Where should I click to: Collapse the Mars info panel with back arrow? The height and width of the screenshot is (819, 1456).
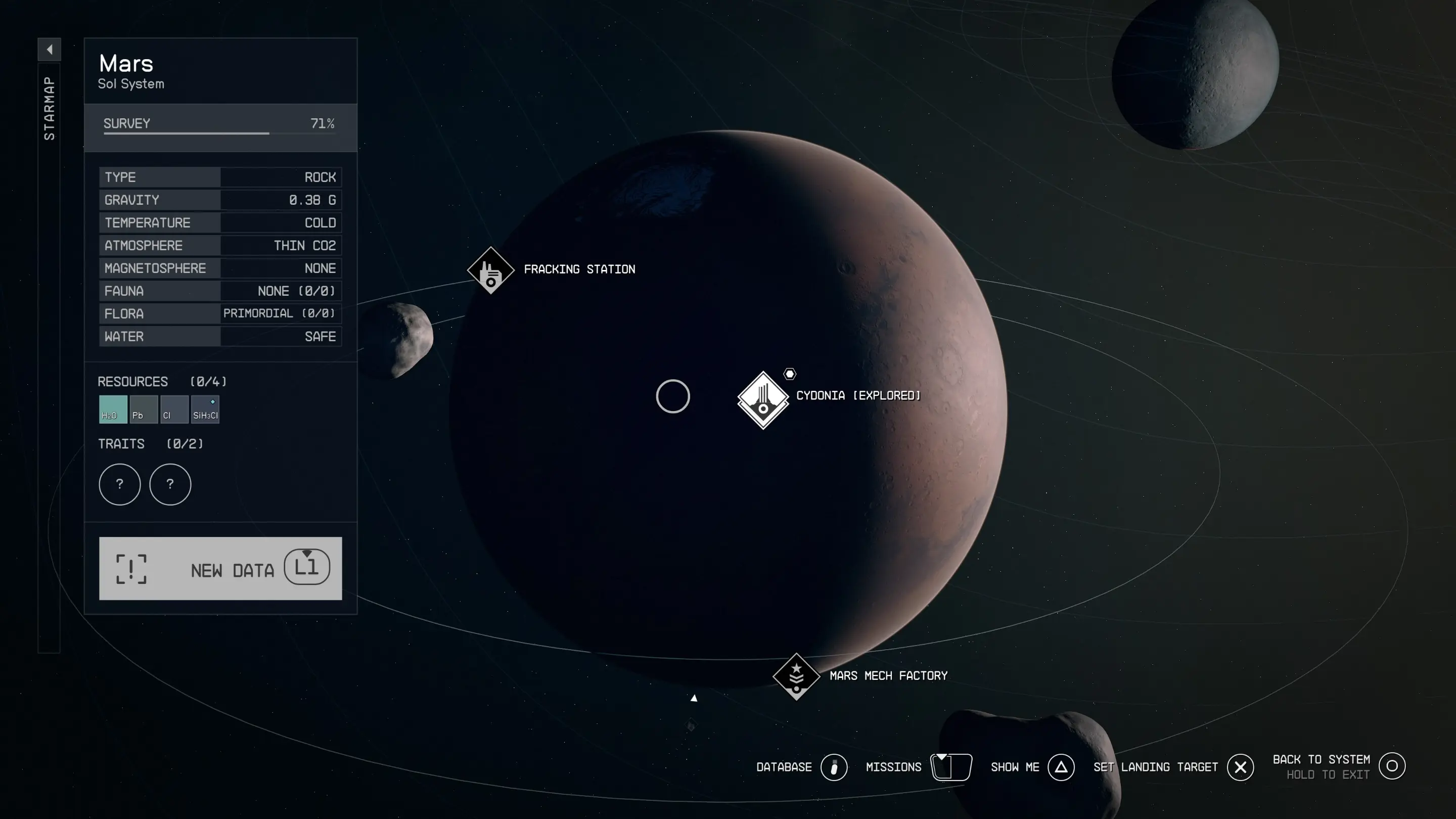[x=49, y=50]
